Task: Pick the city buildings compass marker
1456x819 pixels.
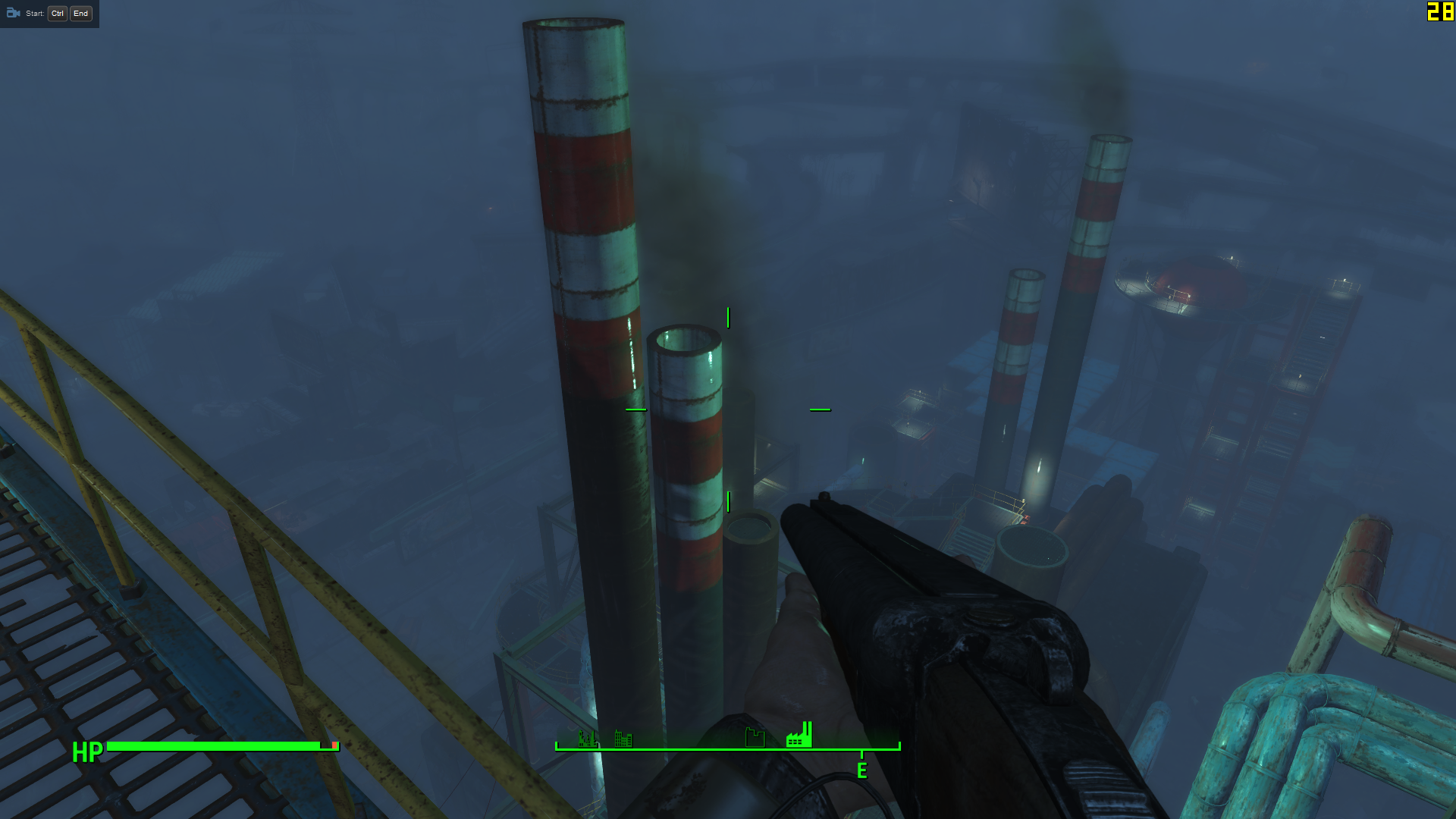Action: pos(623,738)
